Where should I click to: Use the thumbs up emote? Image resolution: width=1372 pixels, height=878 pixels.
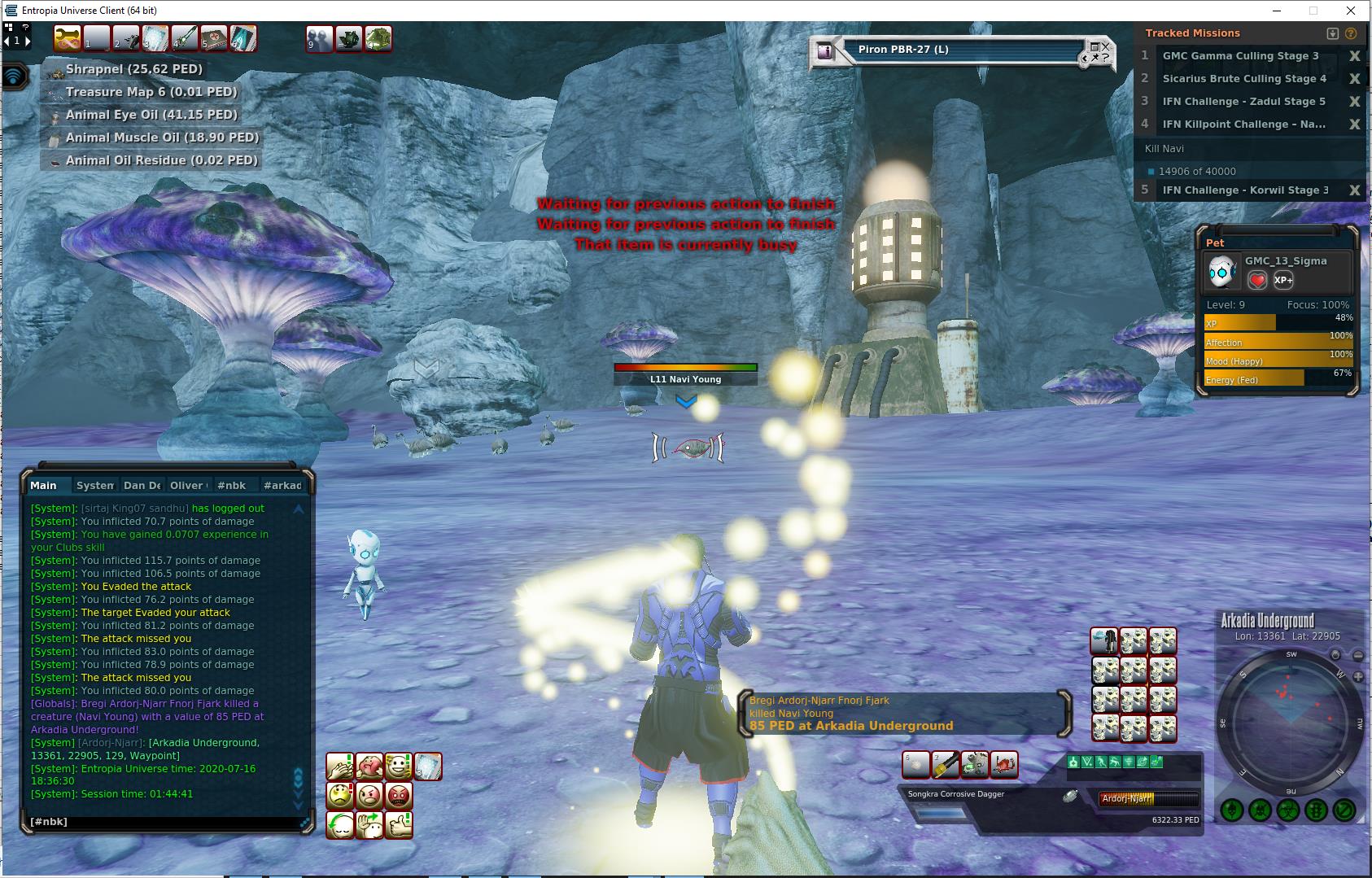click(399, 825)
